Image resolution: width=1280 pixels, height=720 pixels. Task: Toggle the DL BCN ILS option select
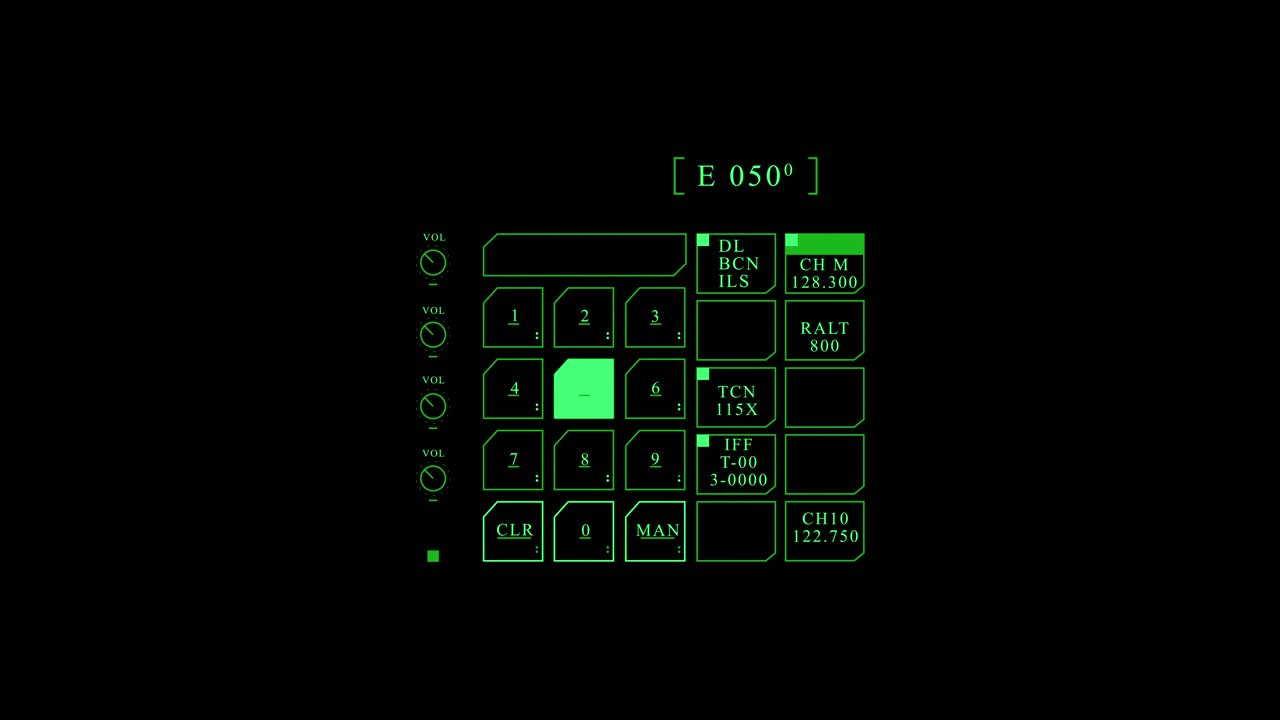tap(735, 263)
